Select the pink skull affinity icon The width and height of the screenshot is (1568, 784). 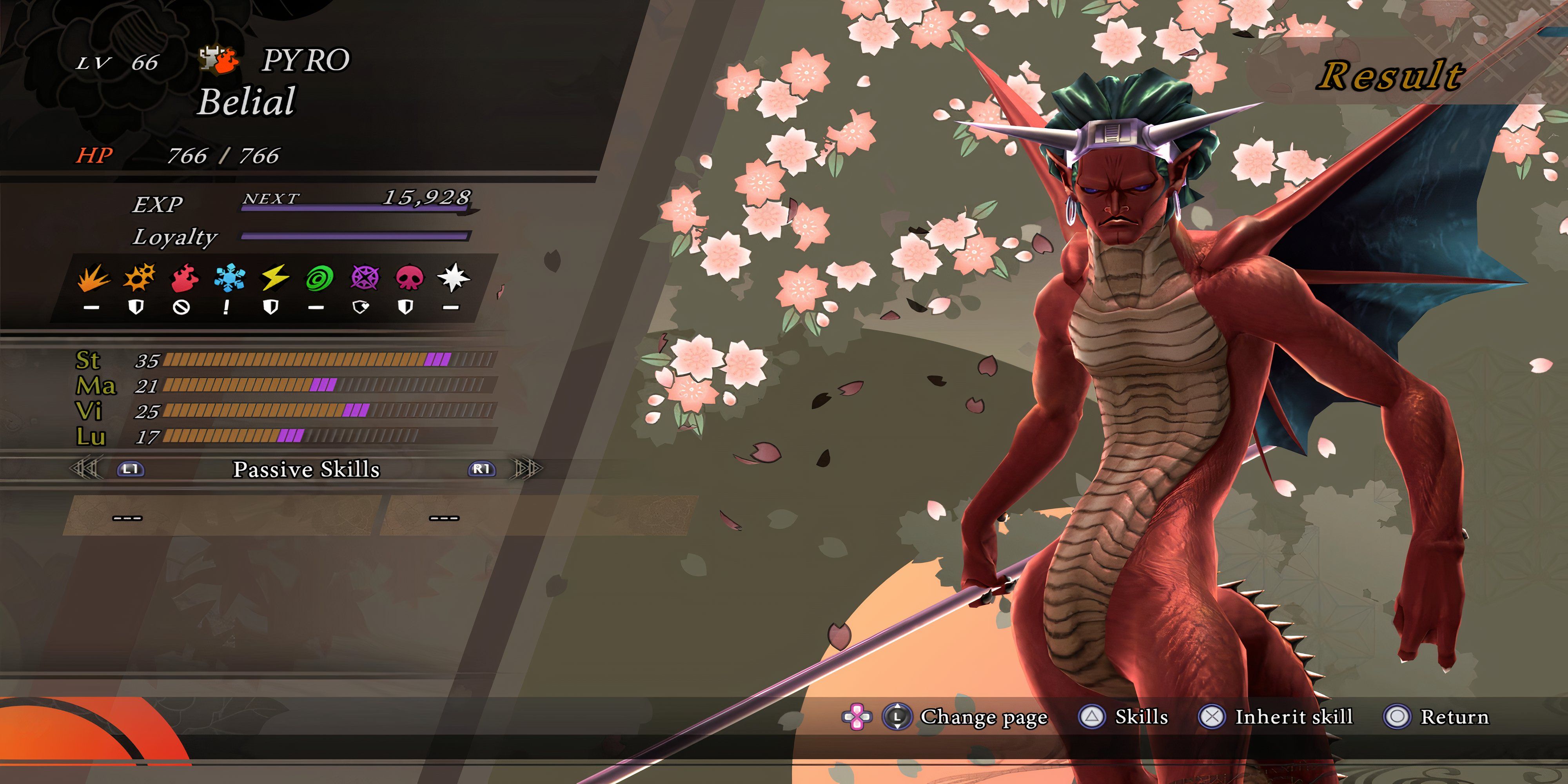click(x=409, y=278)
